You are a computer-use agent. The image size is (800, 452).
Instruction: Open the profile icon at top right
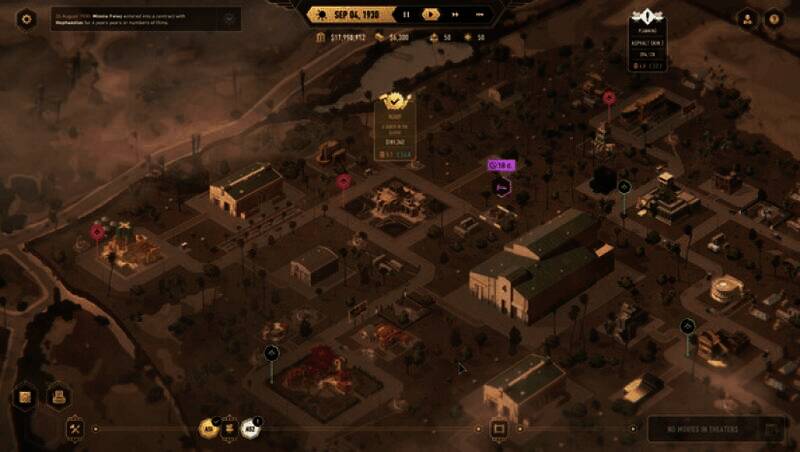(x=746, y=18)
